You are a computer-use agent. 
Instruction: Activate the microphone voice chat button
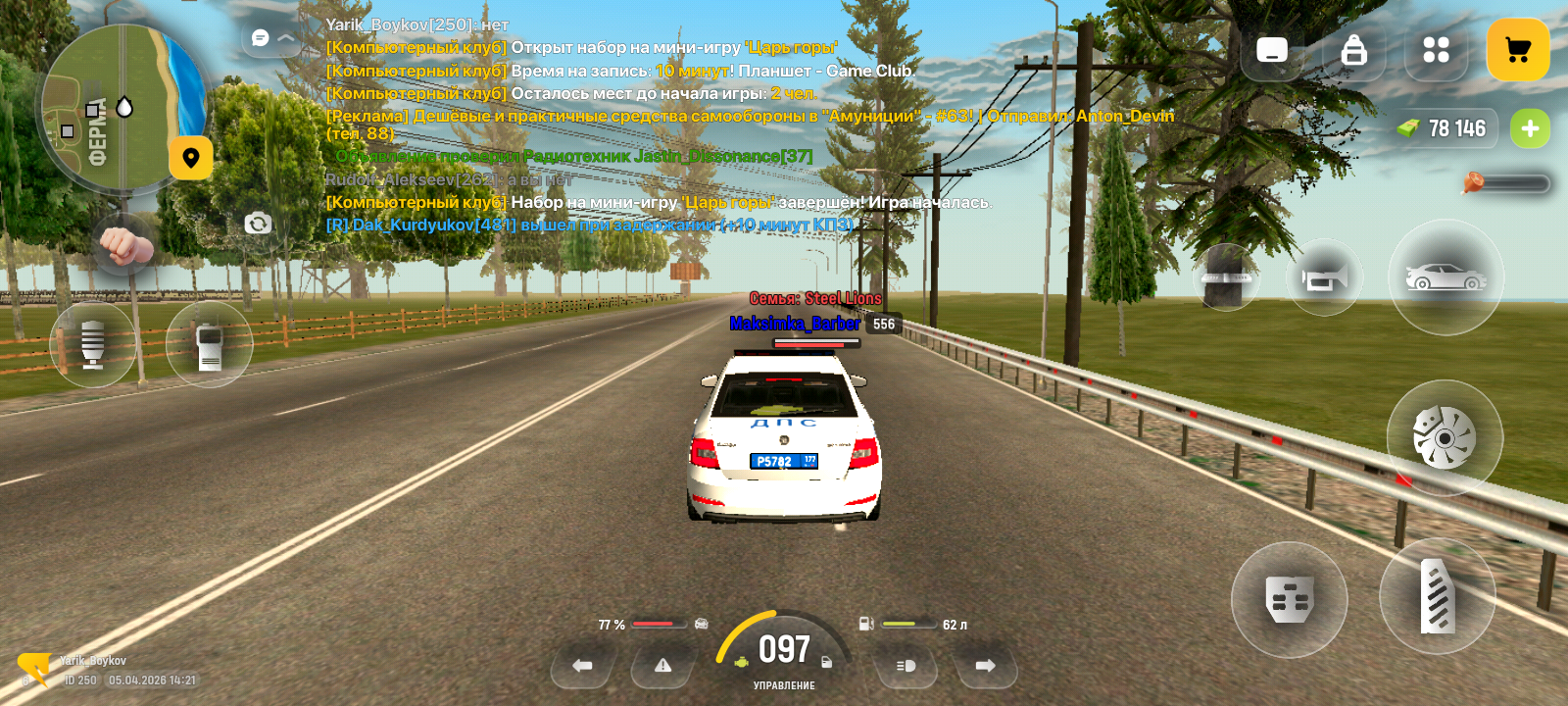point(93,344)
